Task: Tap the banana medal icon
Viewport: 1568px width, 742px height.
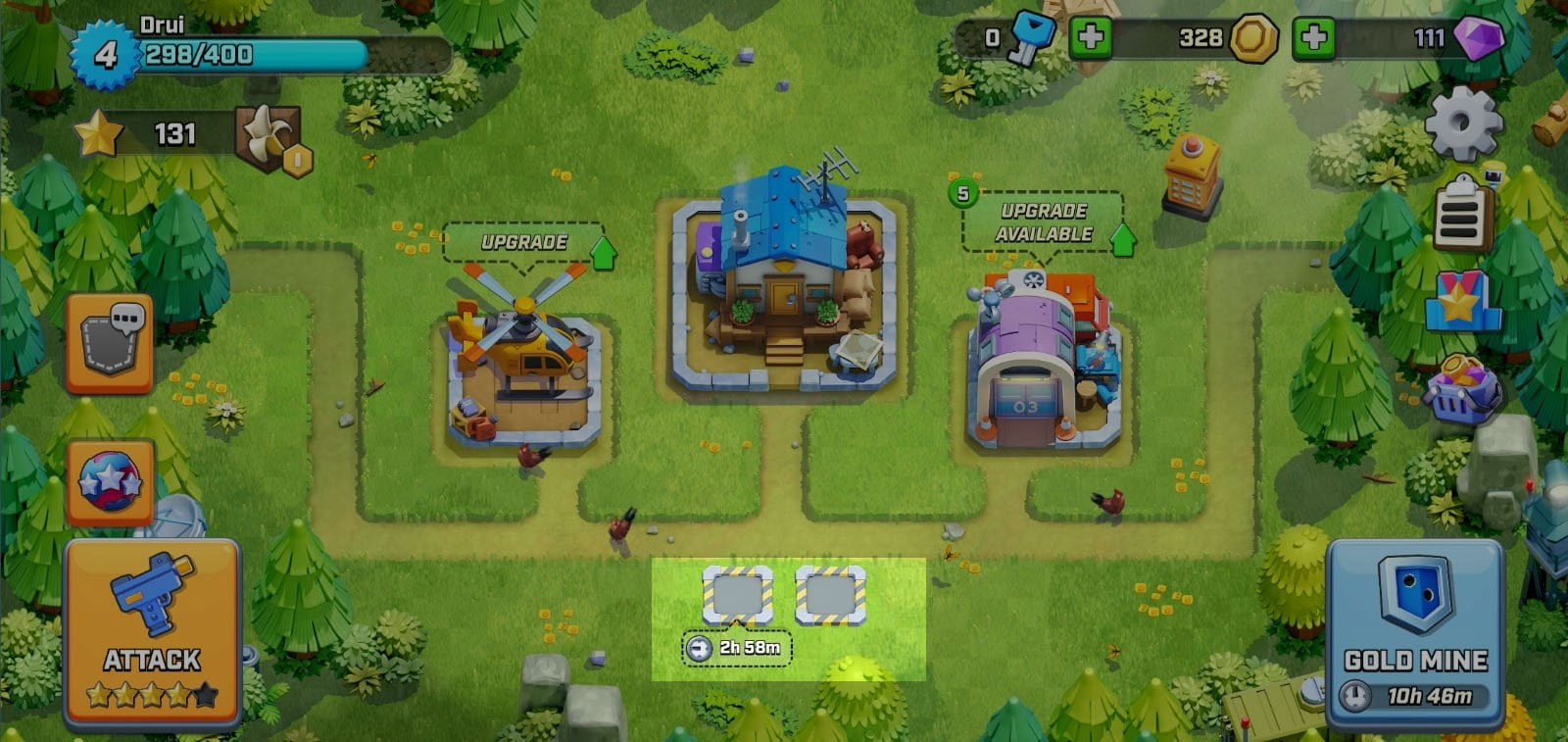Action: point(269,130)
